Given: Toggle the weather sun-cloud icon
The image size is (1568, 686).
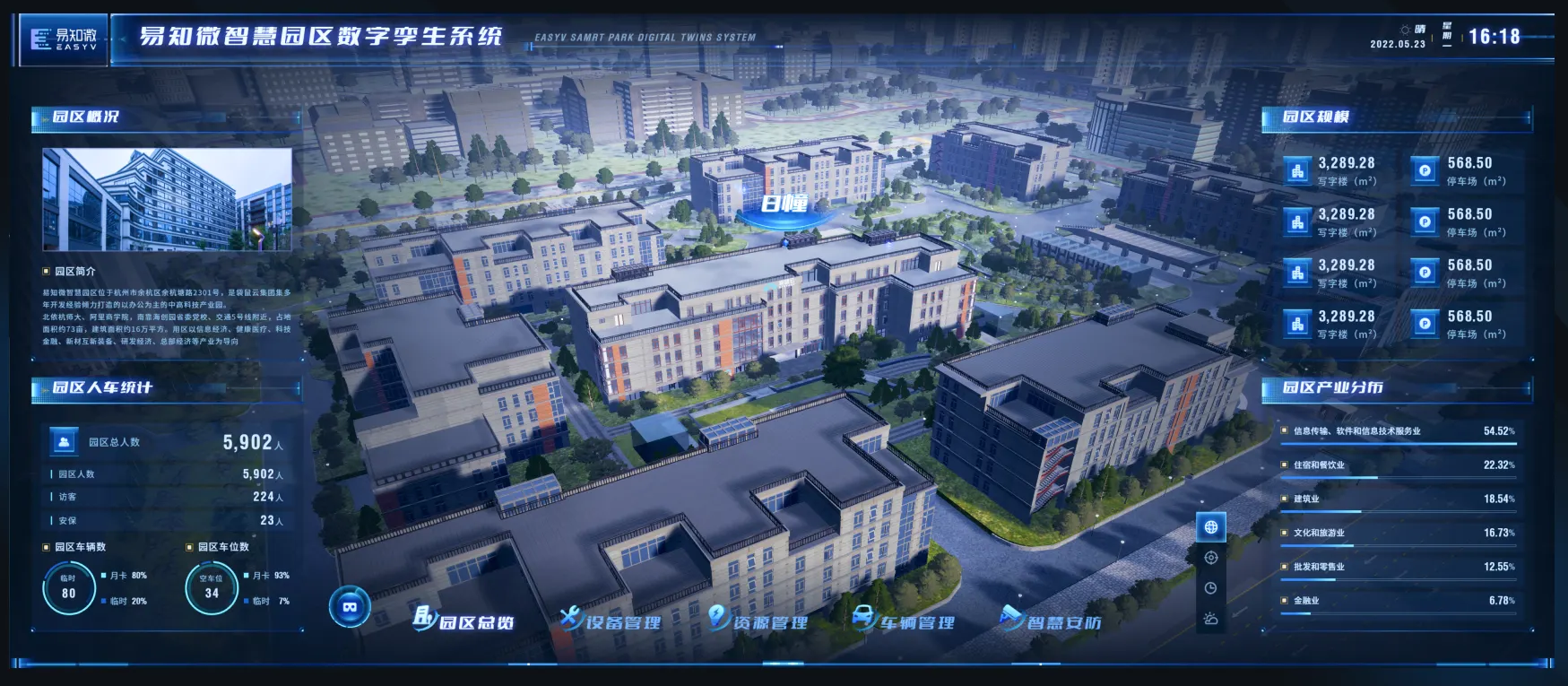Looking at the screenshot, I should (1211, 619).
